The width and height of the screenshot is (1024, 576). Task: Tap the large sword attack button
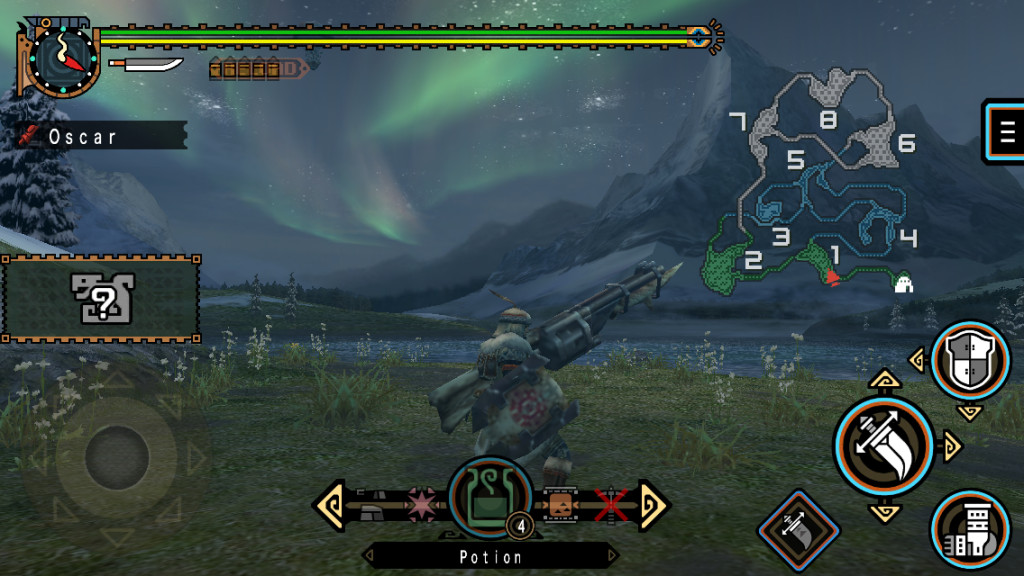883,445
